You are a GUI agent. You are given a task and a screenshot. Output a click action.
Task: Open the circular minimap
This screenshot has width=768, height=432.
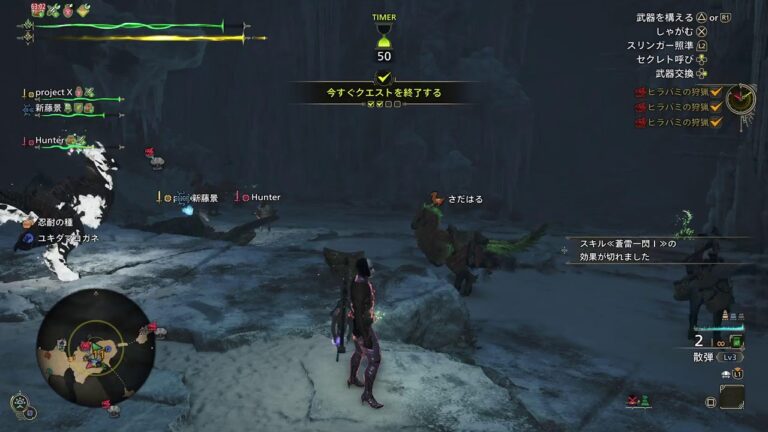coord(95,347)
